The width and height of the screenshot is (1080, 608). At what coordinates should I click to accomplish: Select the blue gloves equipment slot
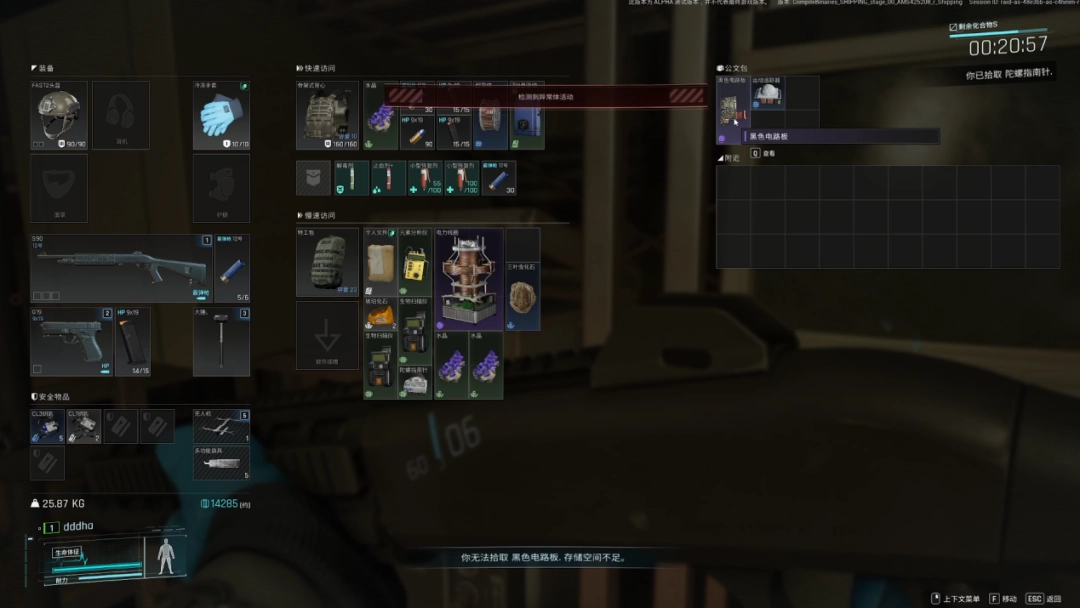[x=221, y=116]
